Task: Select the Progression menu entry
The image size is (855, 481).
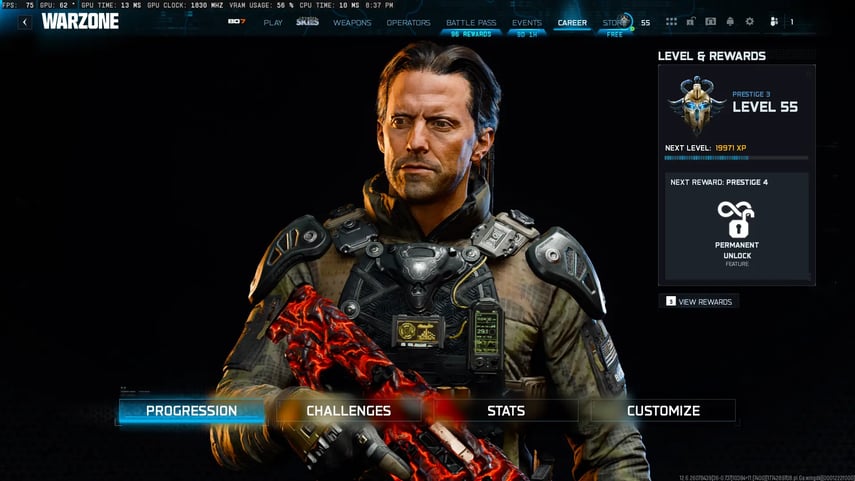Action: 191,410
